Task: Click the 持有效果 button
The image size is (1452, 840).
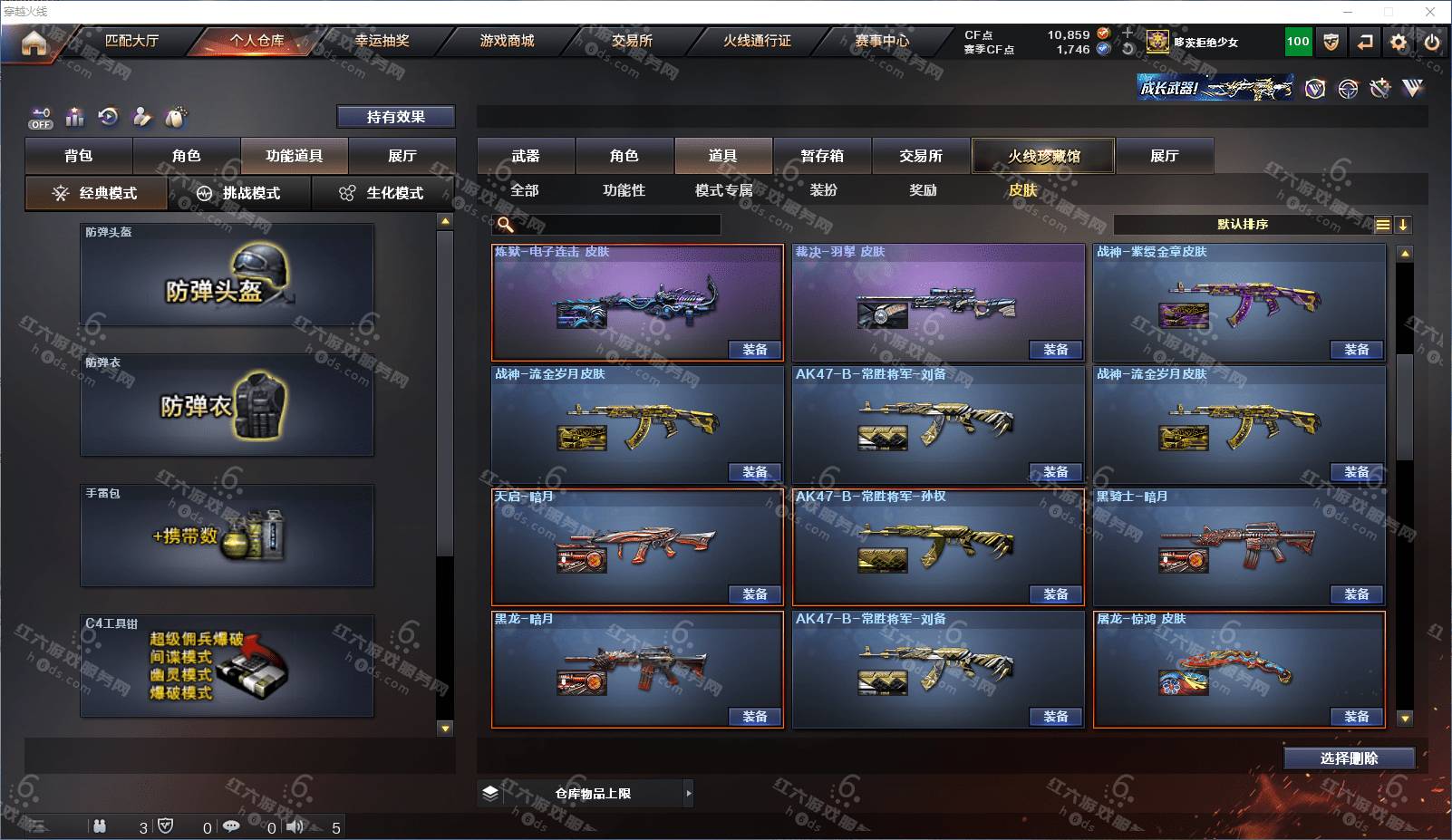Action: pos(395,117)
